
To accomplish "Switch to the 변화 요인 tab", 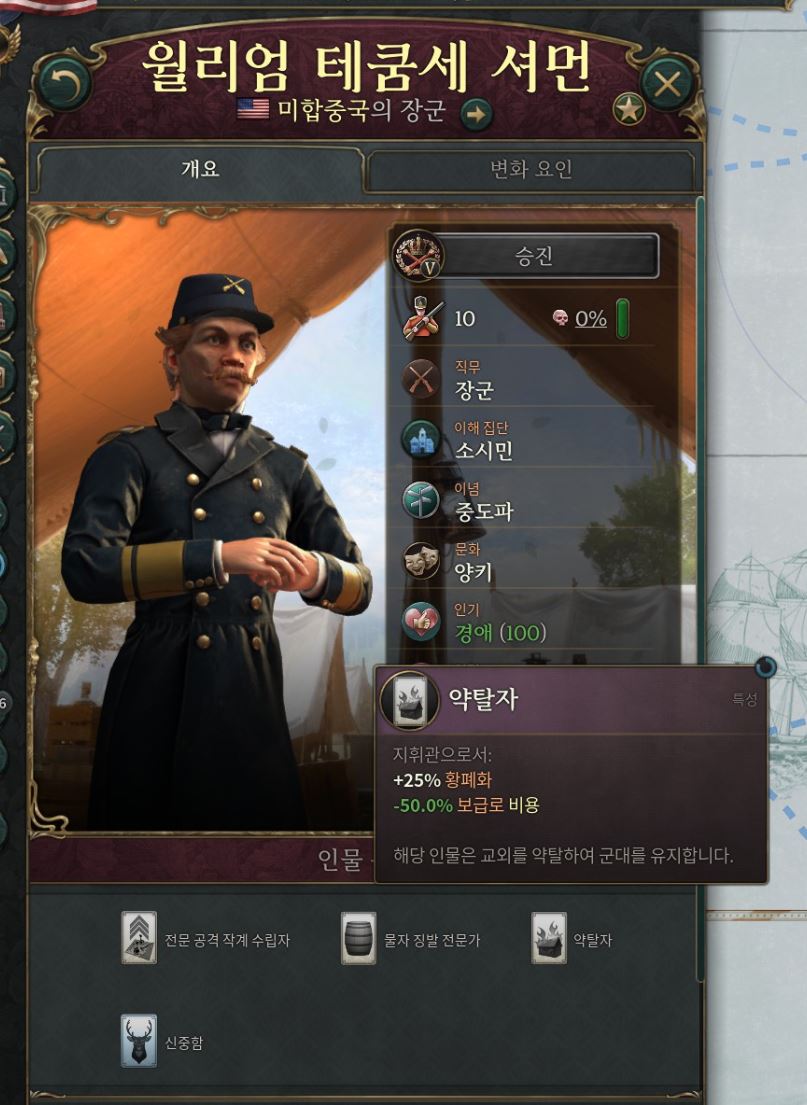I will (530, 170).
